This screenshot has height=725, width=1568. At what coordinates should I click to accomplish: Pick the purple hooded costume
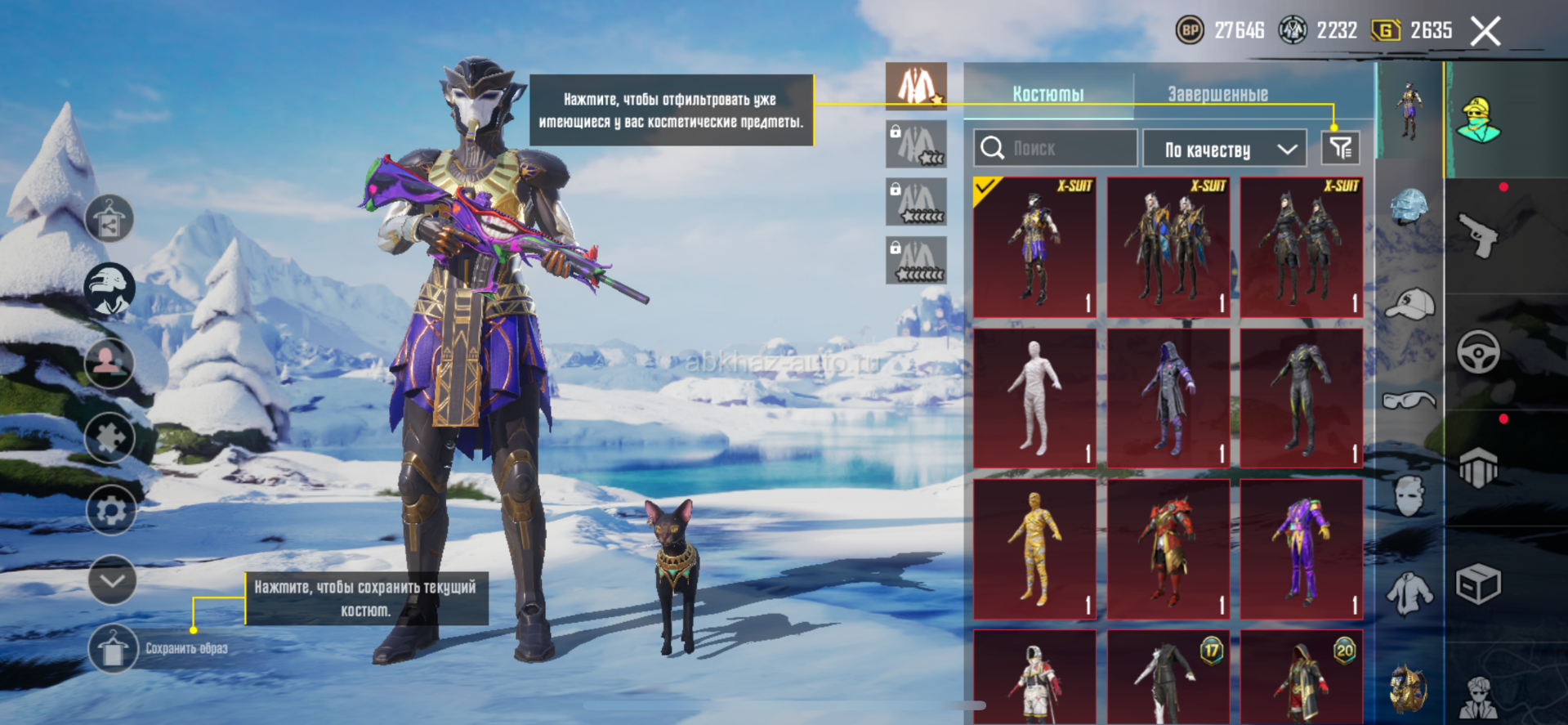pos(1168,398)
